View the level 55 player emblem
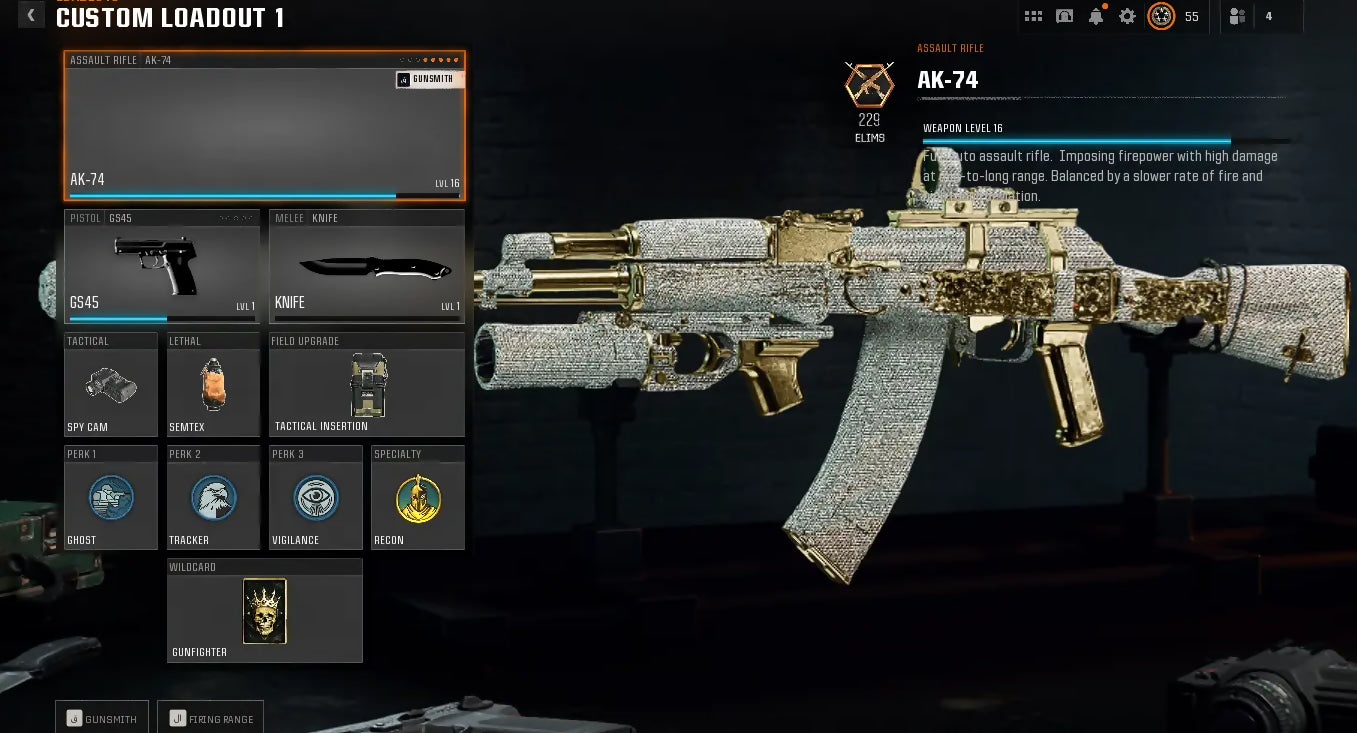This screenshot has height=733, width=1357. click(x=1161, y=16)
